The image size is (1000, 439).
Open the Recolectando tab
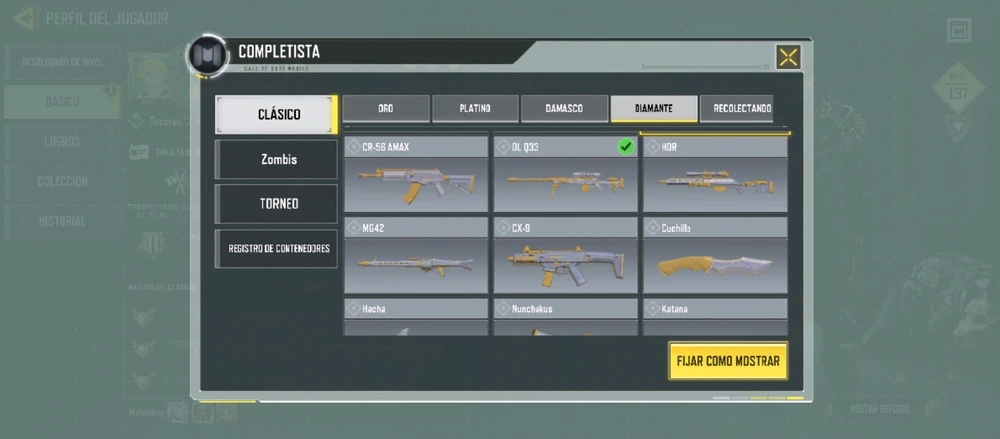[x=741, y=108]
